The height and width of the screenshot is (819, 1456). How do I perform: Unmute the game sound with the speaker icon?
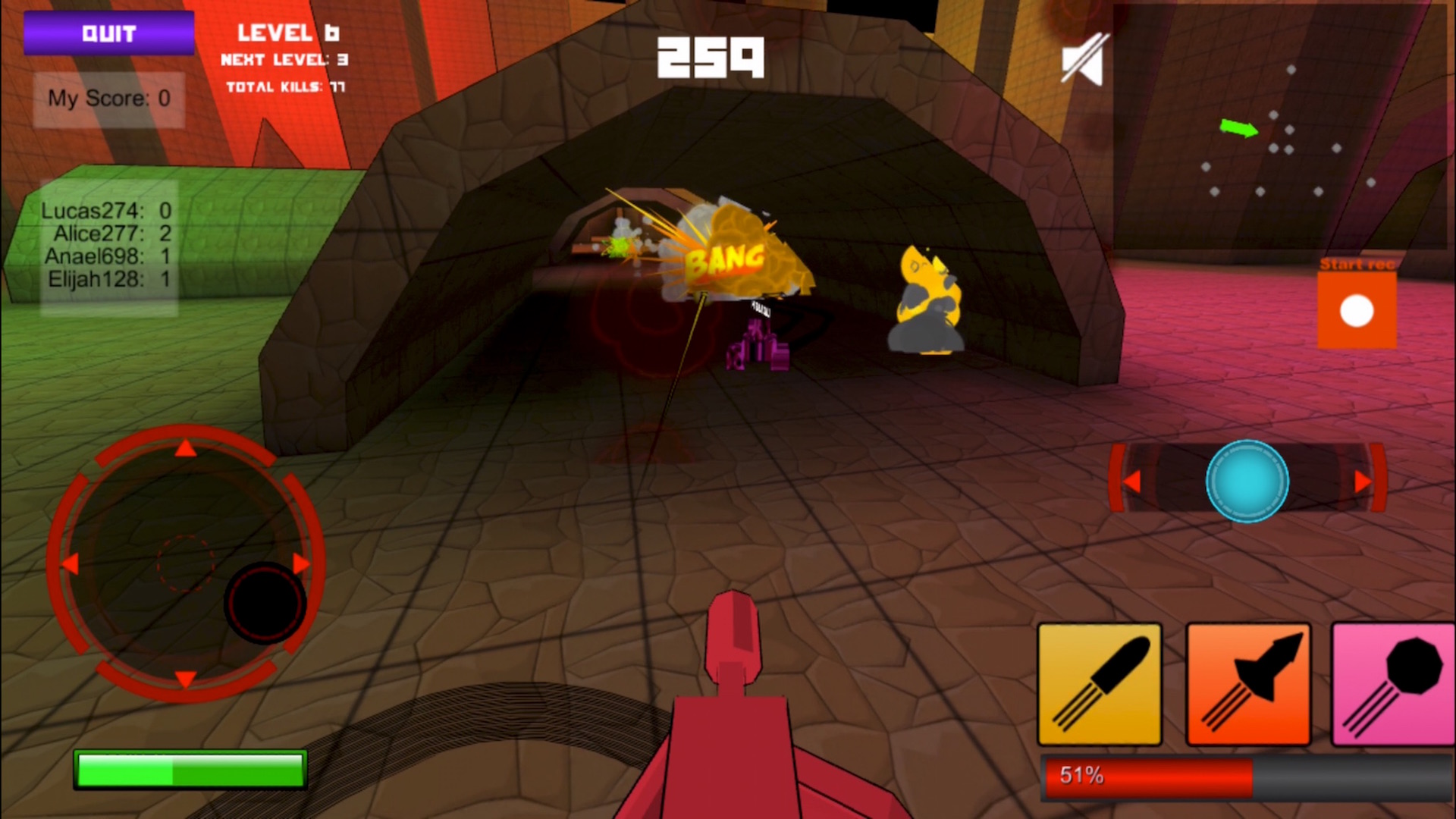point(1084,59)
